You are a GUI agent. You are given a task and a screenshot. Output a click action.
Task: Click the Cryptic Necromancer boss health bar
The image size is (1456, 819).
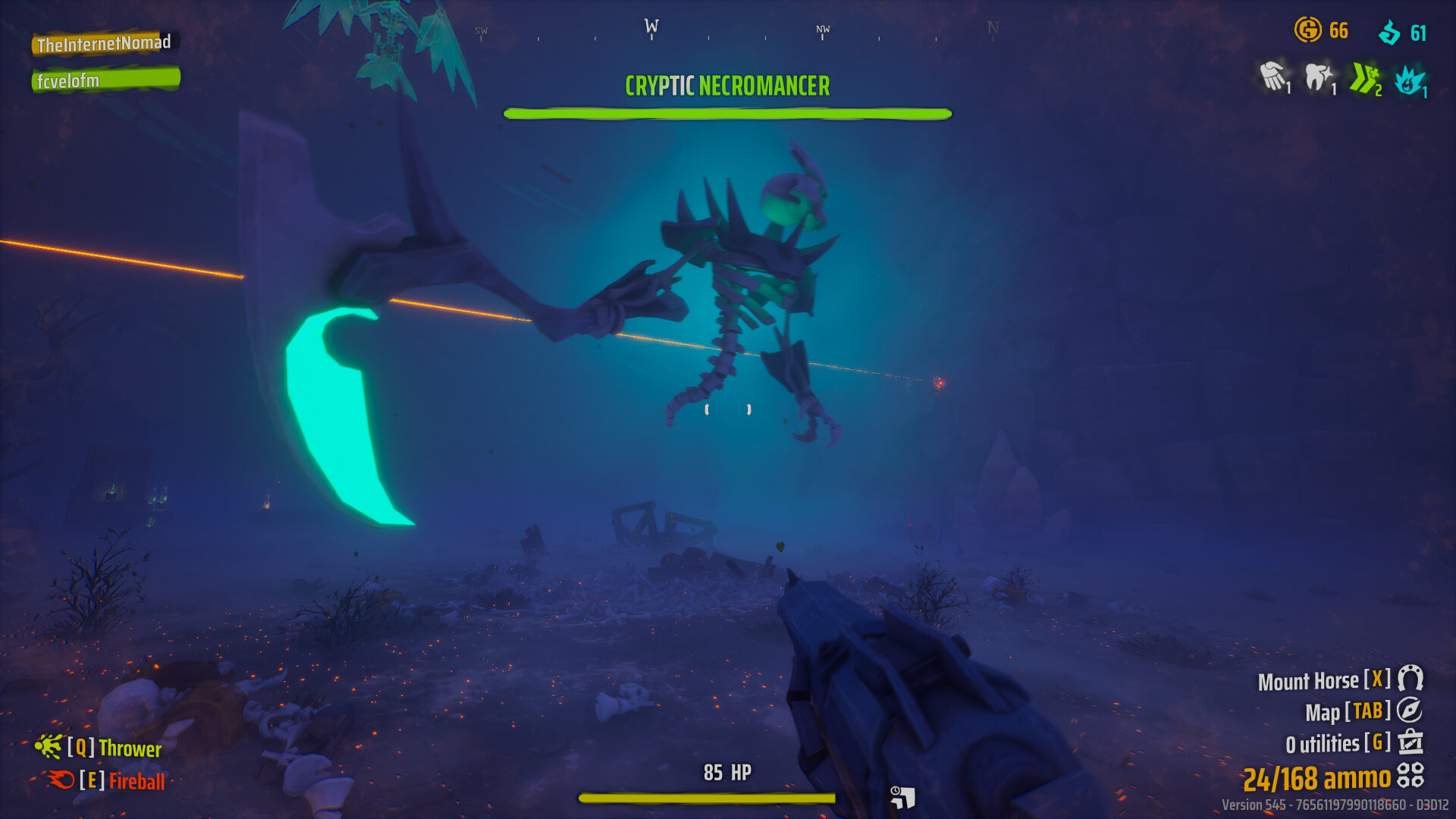coord(726,114)
